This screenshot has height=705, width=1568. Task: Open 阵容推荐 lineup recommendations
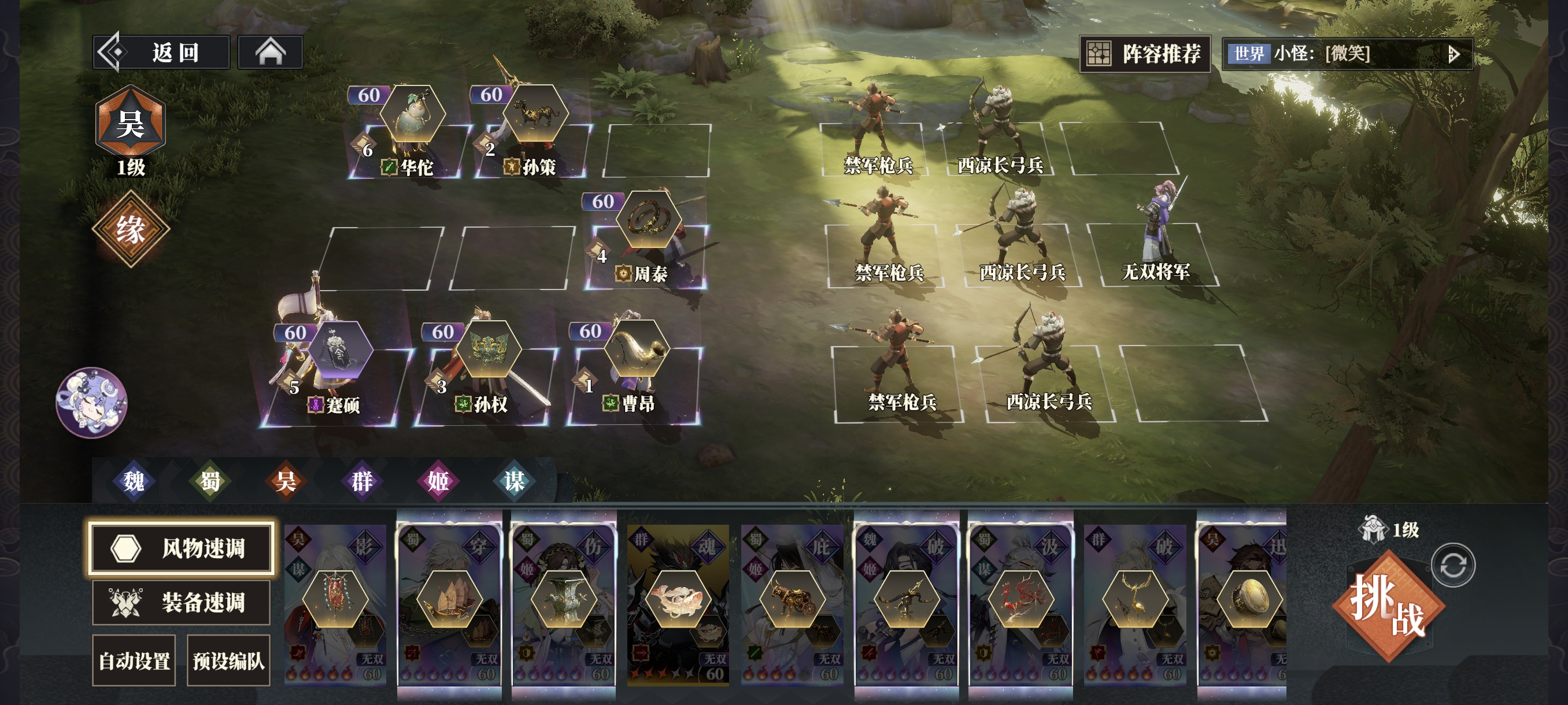pos(1144,54)
